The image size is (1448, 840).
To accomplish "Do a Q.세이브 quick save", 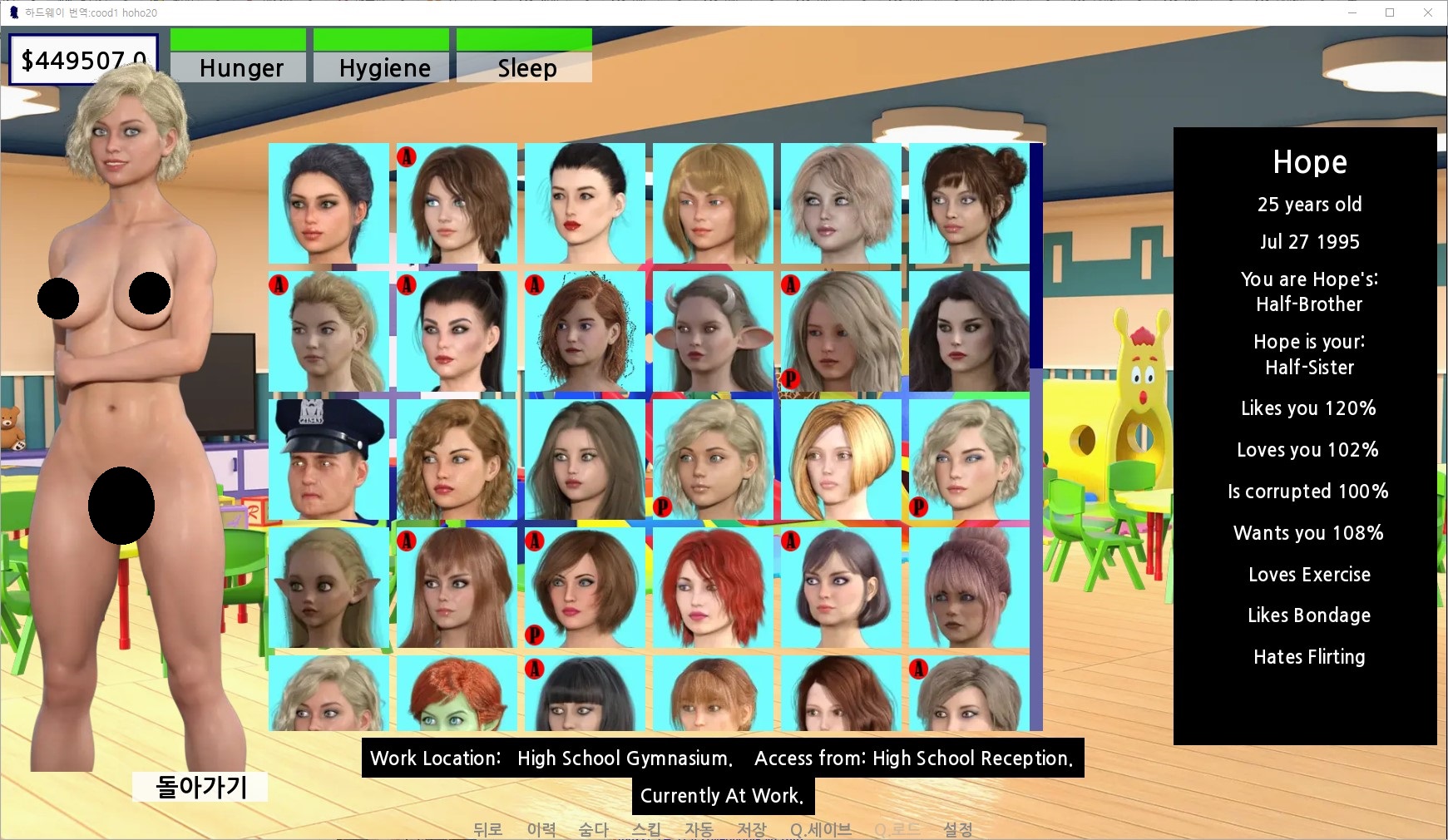I will (821, 829).
